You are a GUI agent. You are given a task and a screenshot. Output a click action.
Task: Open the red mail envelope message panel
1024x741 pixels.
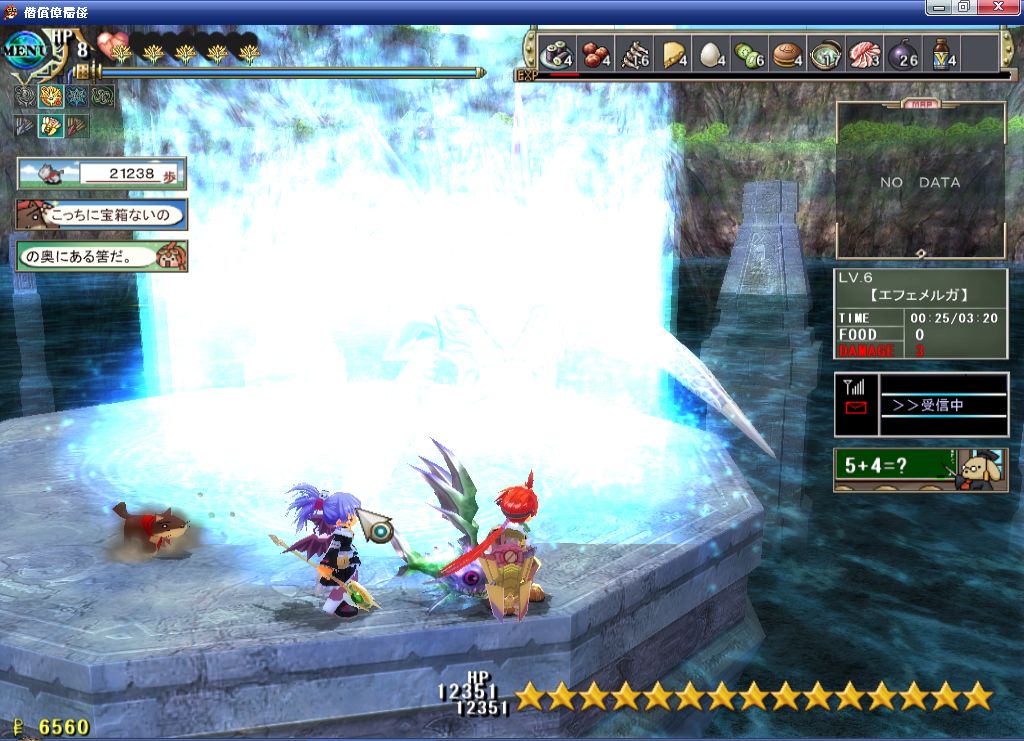pyautogui.click(x=856, y=407)
